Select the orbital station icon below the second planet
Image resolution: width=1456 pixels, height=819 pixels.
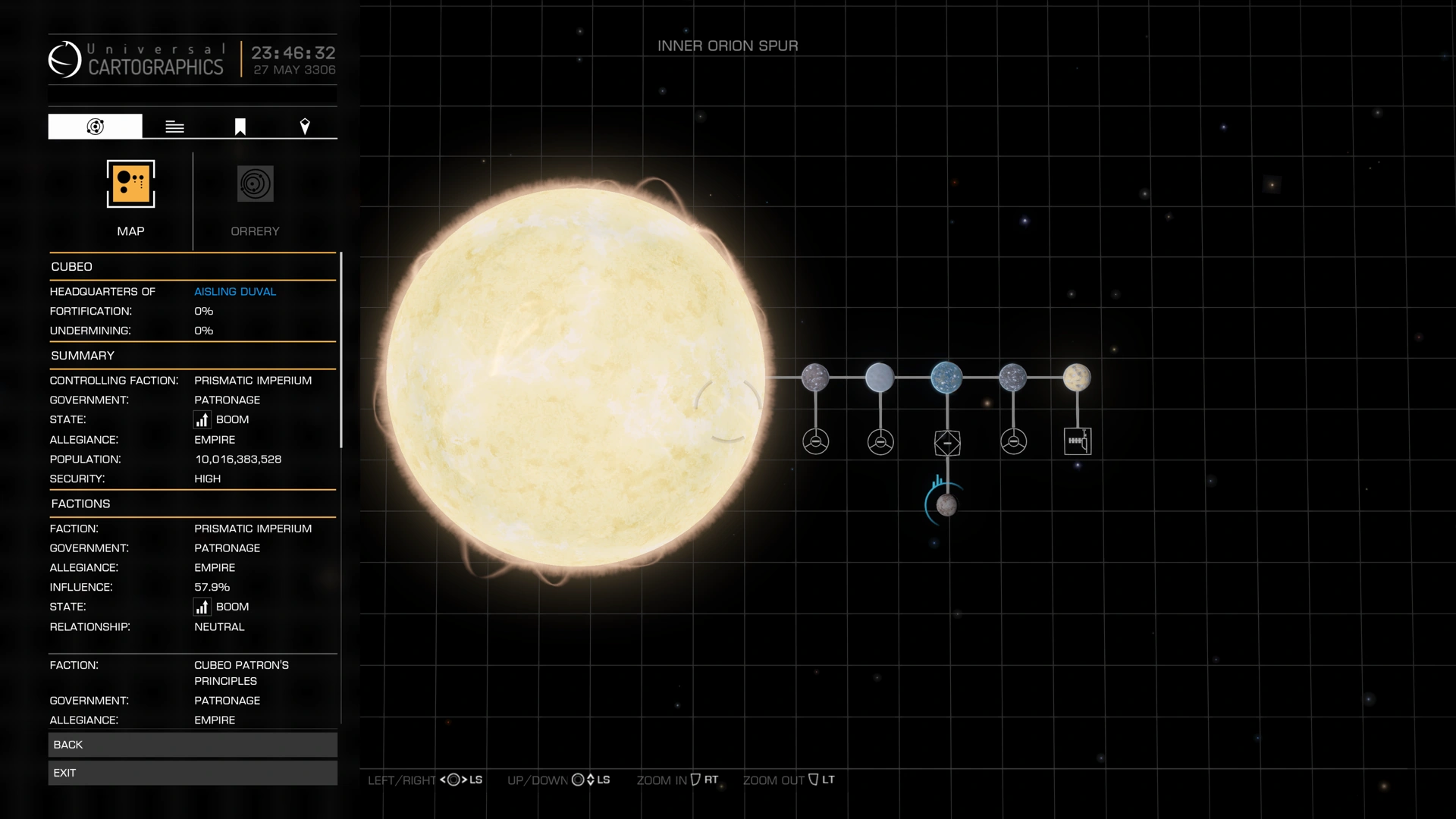pyautogui.click(x=880, y=441)
